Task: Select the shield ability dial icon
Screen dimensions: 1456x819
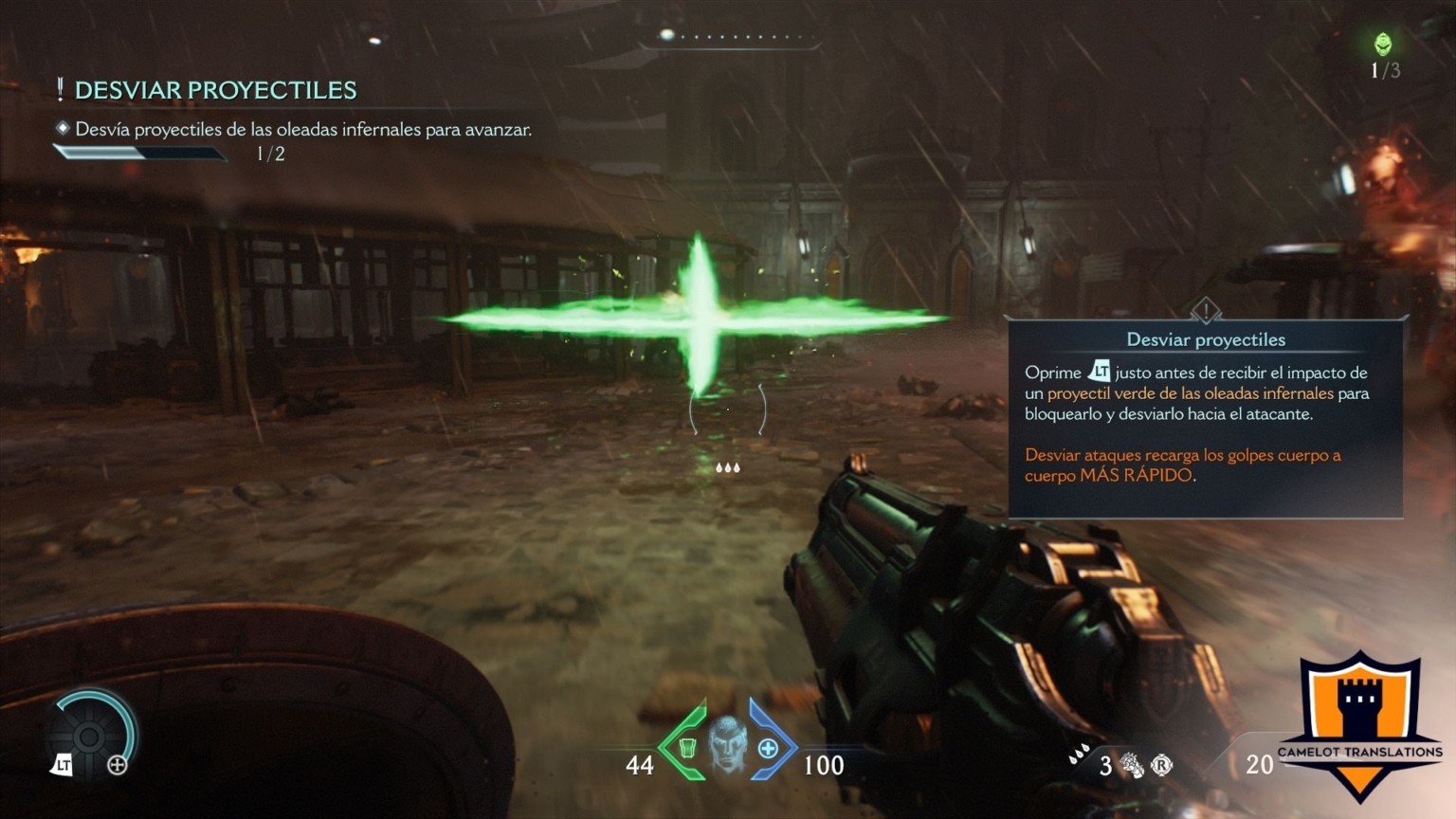Action: click(91, 736)
